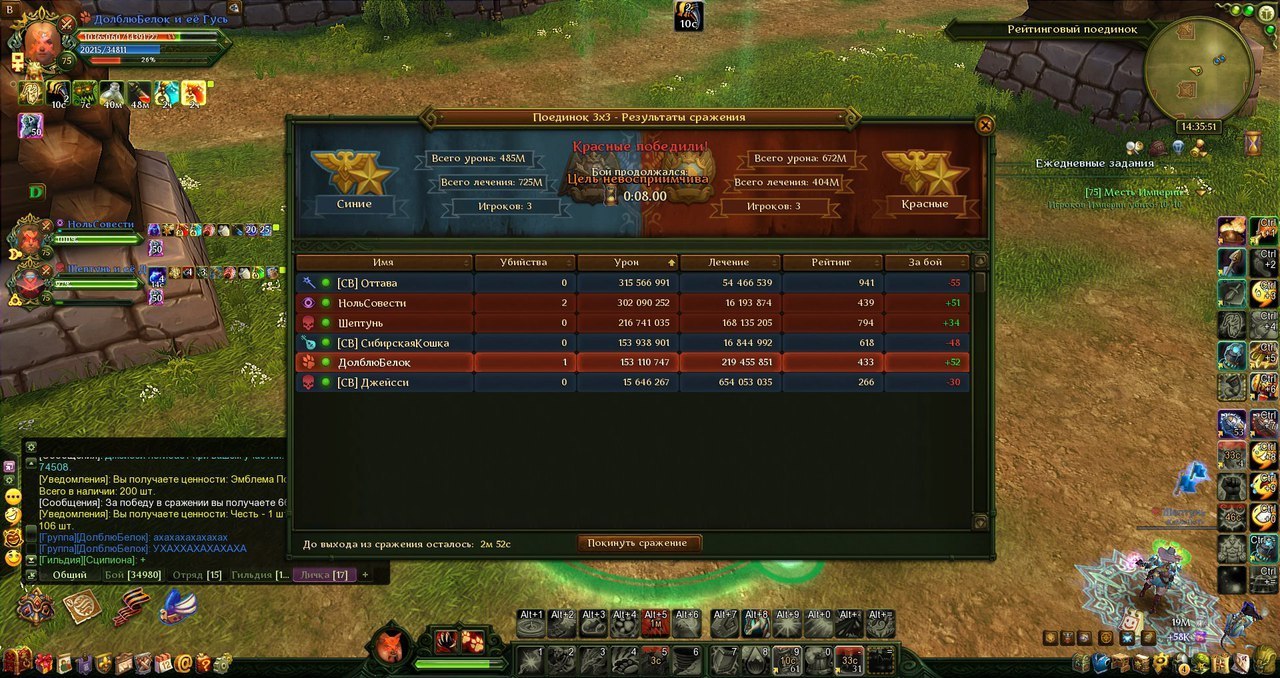This screenshot has width=1280, height=678.
Task: Select the [СВ] Джейсси scoreboard row
Action: [x=632, y=382]
